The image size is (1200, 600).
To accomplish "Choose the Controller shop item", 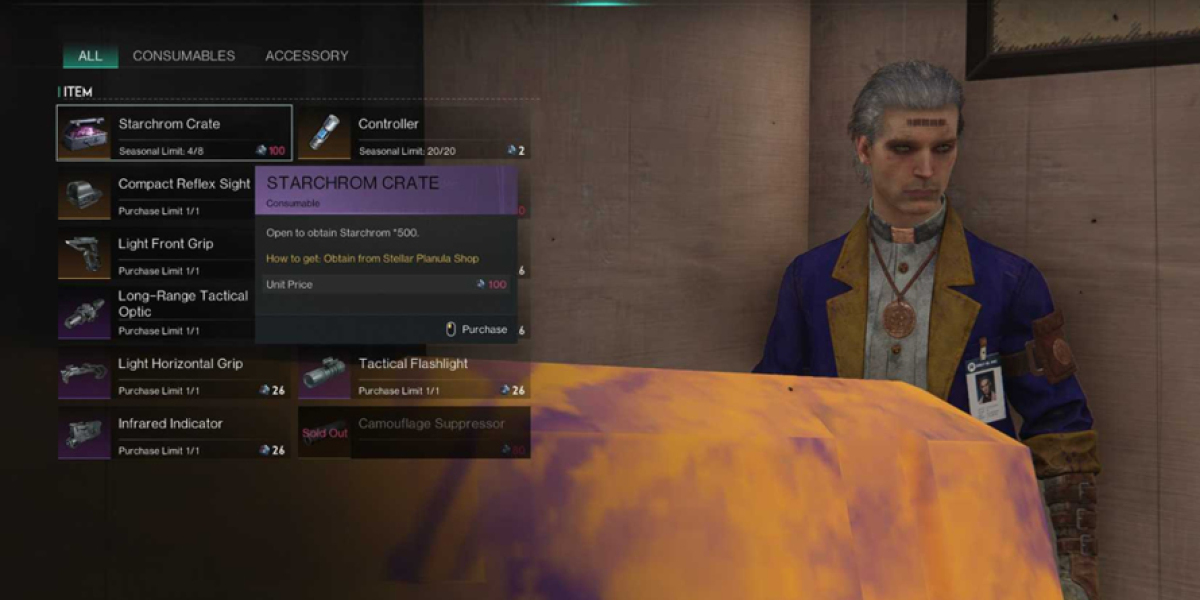I will [414, 133].
